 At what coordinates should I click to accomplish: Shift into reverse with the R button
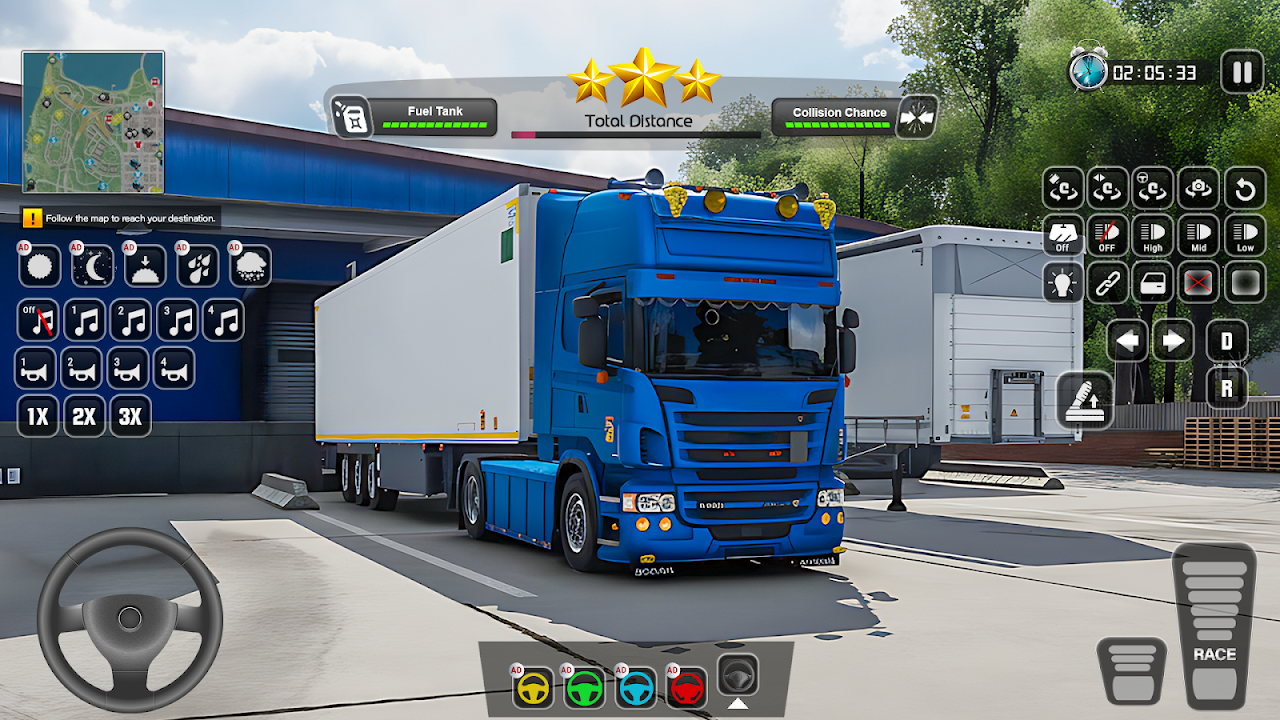(1226, 387)
